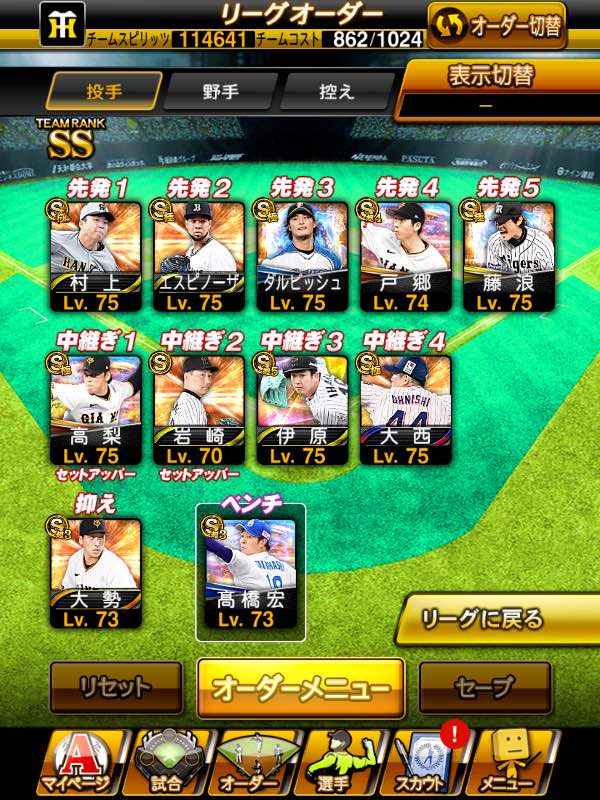Tap the オーダー切替 button

496,25
